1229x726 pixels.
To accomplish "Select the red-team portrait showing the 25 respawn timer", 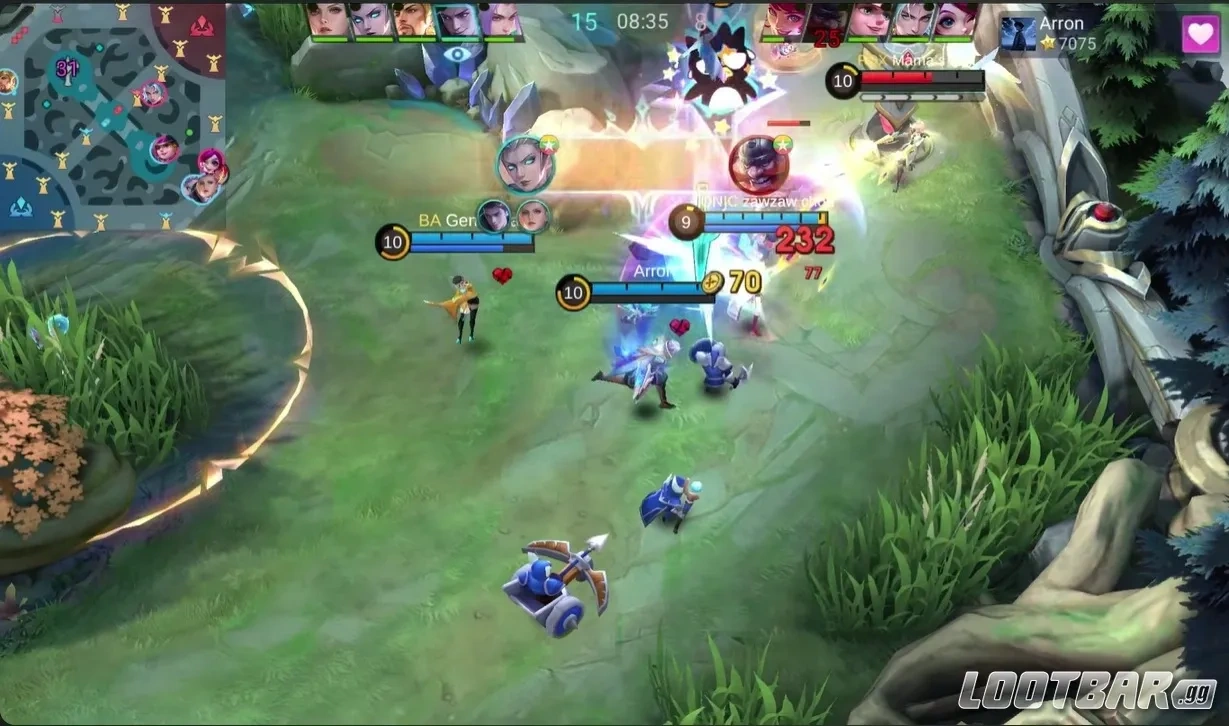I will click(x=826, y=22).
